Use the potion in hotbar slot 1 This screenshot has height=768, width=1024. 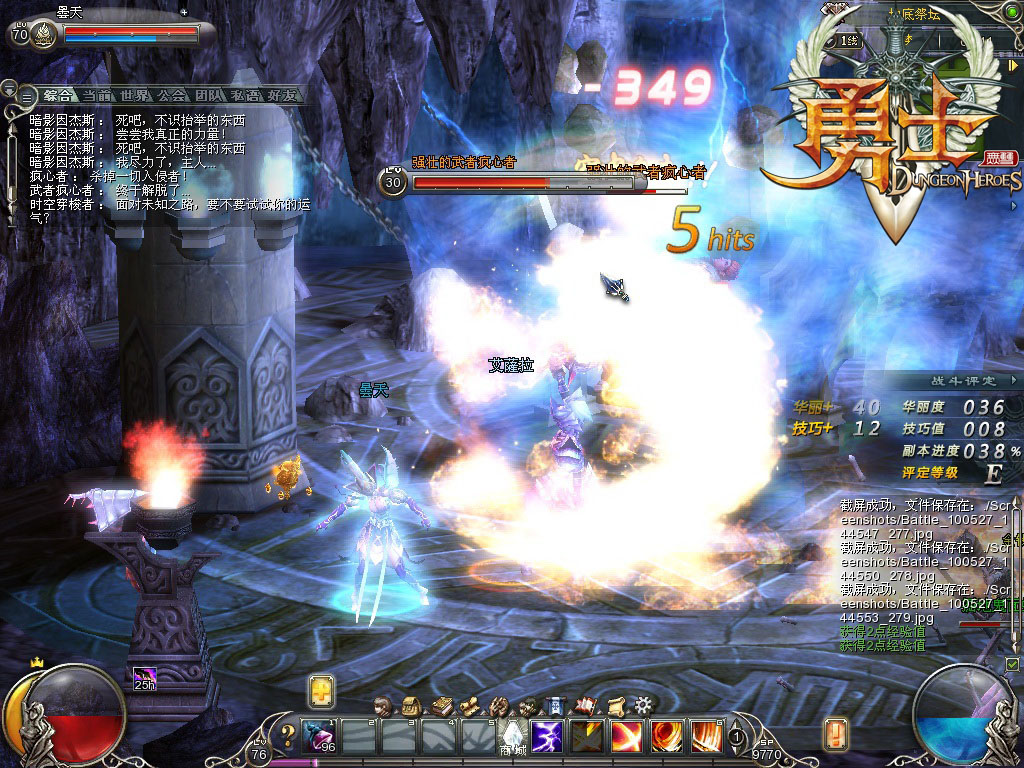tap(320, 736)
